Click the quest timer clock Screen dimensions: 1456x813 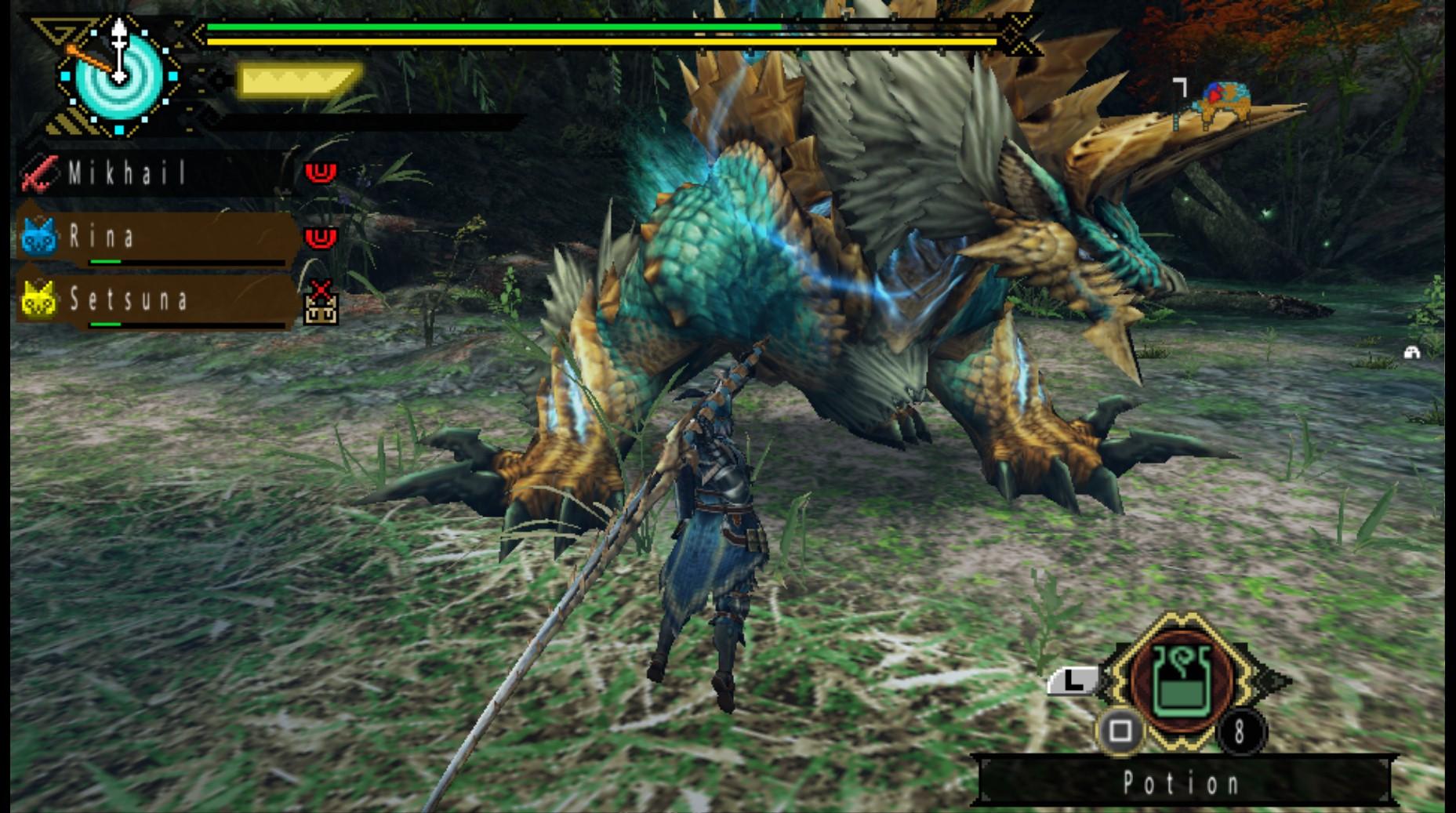tap(118, 76)
